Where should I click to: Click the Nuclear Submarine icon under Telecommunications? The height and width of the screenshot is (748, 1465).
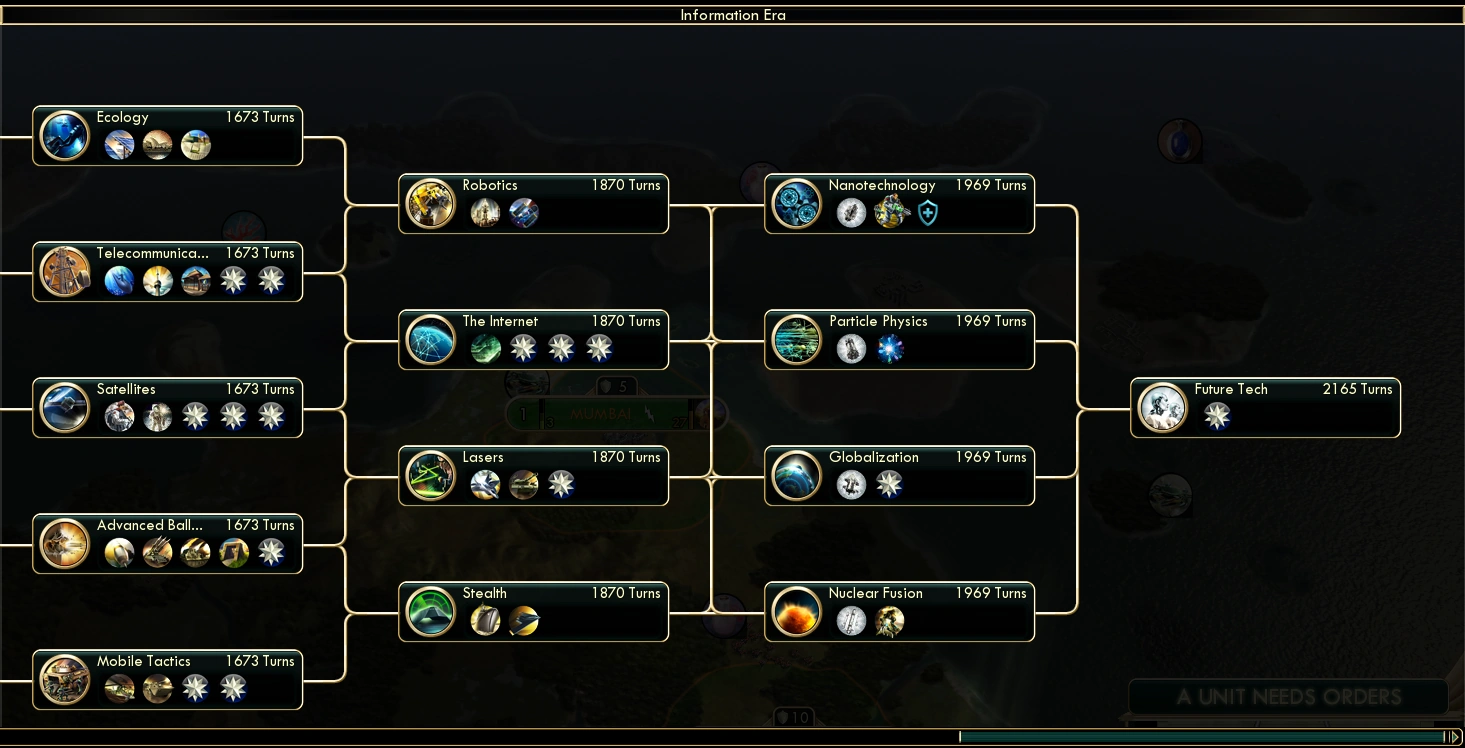[120, 280]
